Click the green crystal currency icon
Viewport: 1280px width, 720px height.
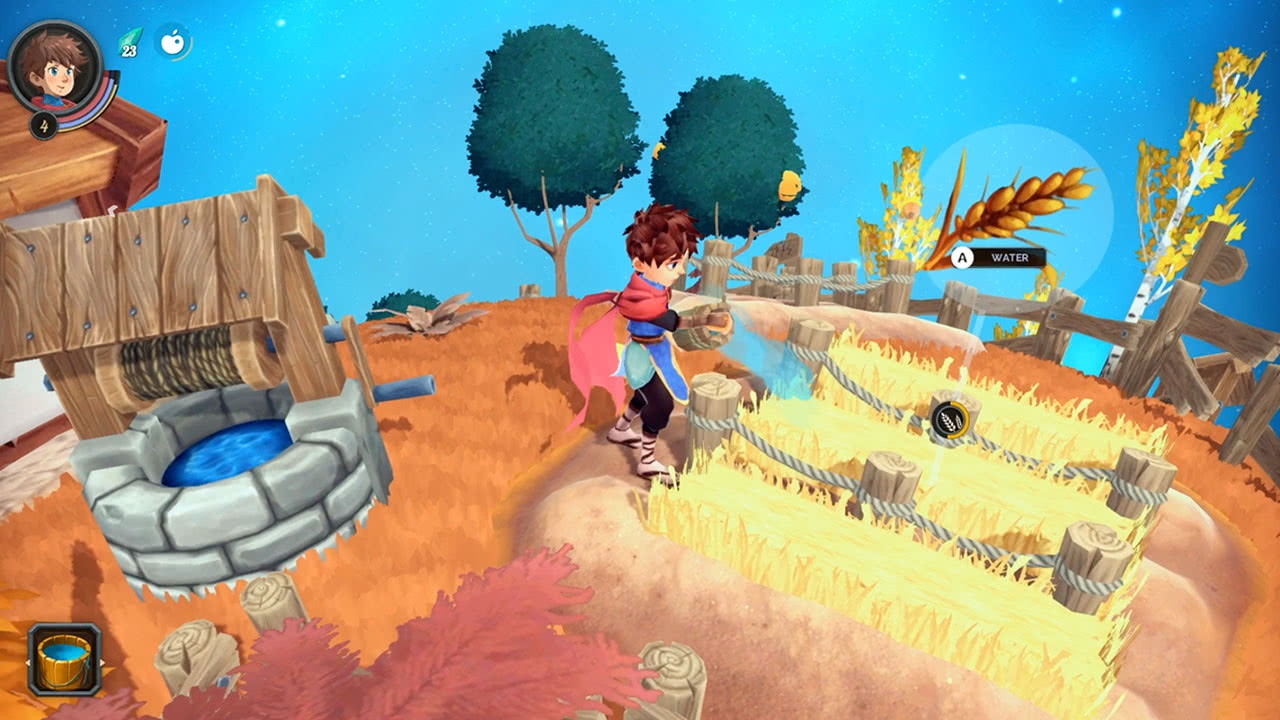[130, 38]
